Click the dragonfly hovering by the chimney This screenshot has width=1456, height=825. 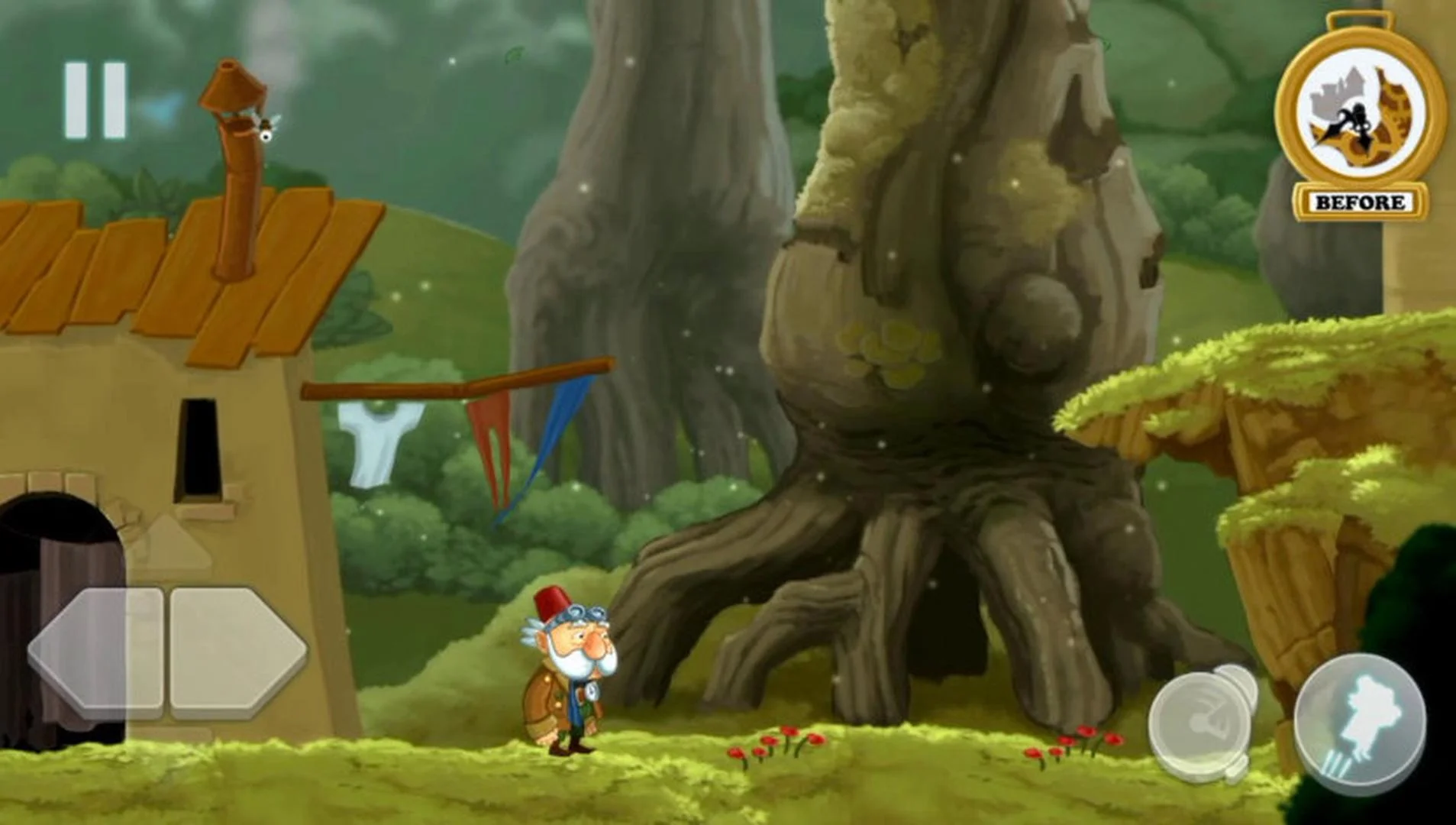tap(266, 126)
